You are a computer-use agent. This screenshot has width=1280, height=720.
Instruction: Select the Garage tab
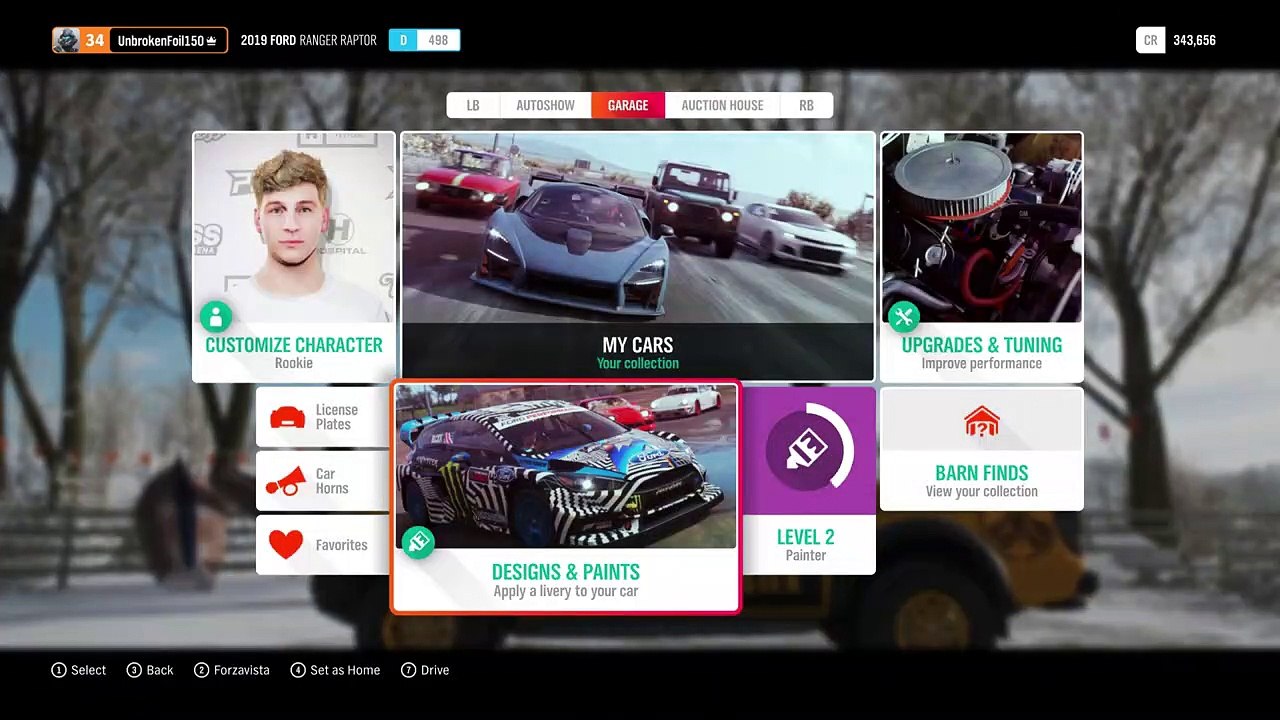point(628,105)
